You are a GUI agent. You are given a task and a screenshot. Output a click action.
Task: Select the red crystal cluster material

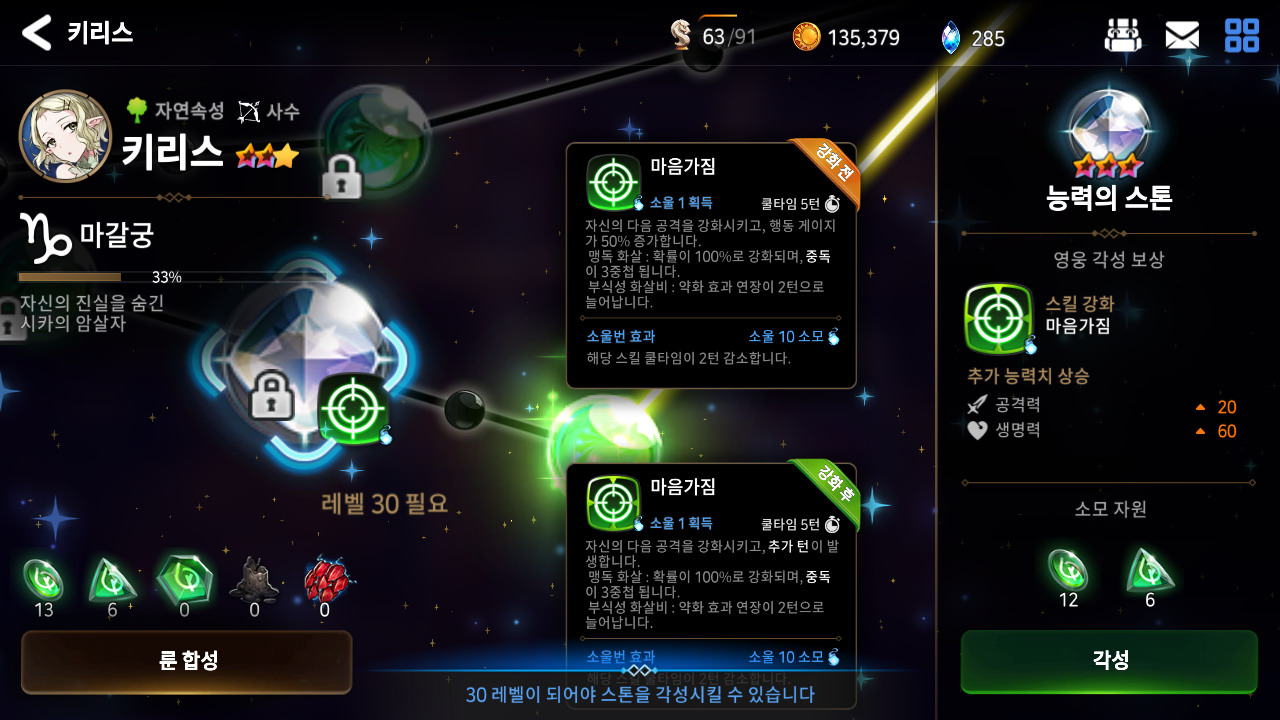[325, 578]
